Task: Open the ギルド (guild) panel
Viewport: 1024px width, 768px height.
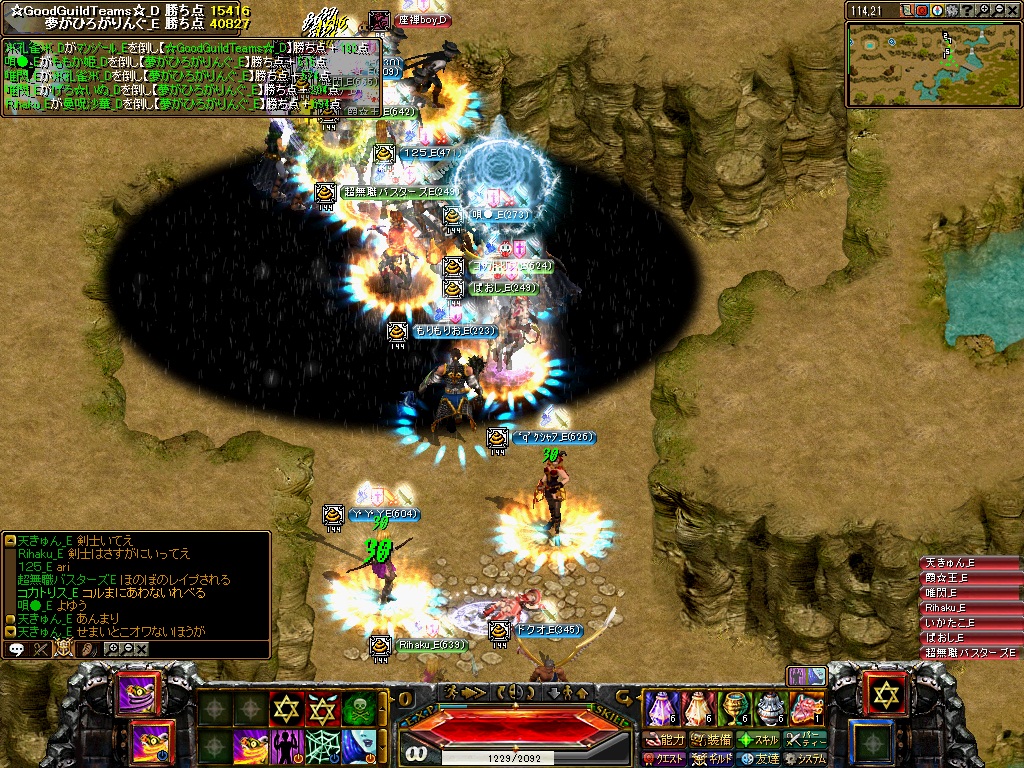Action: 712,759
